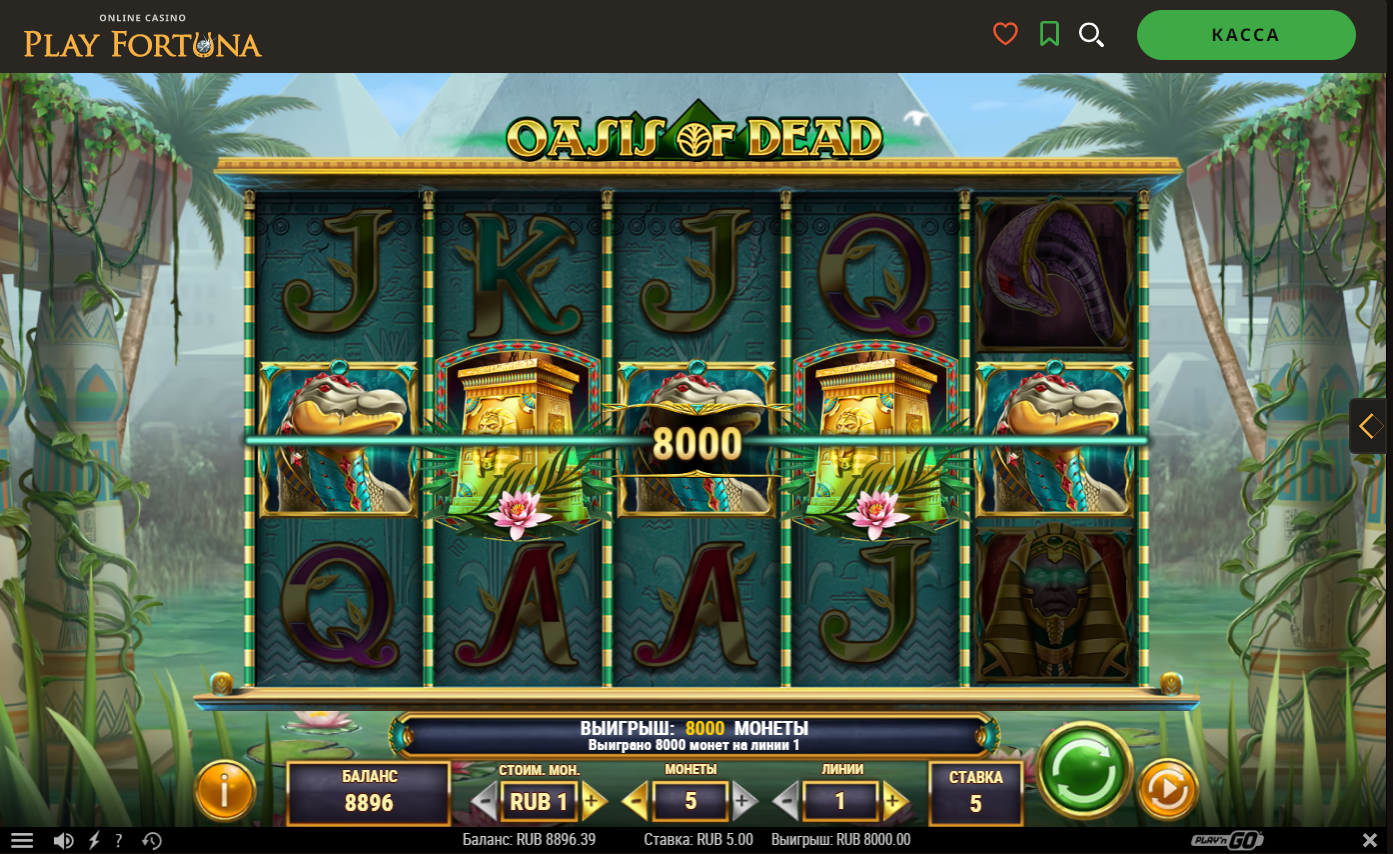Image resolution: width=1393 pixels, height=854 pixels.
Task: Open the КАССА cashier
Action: coord(1245,35)
